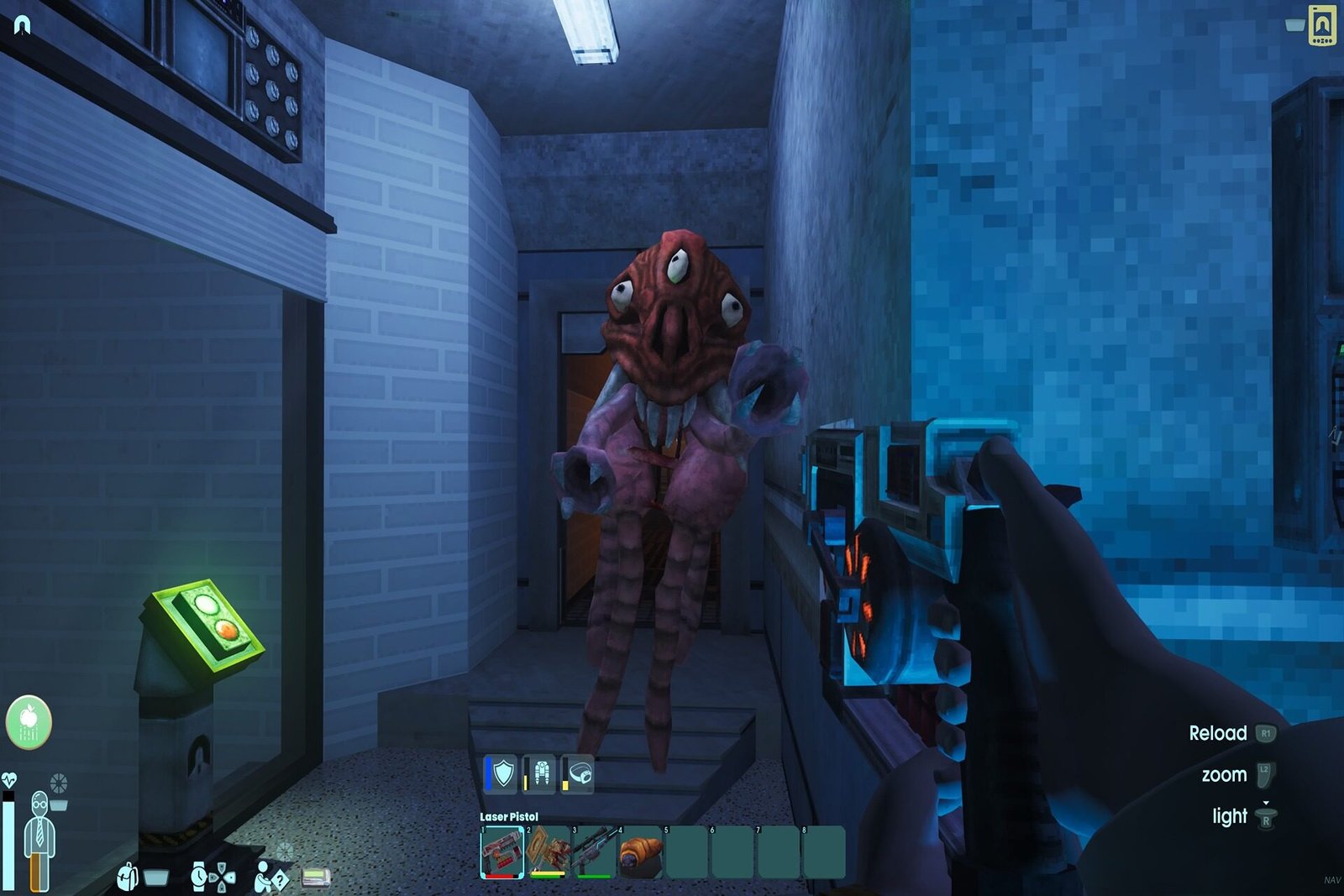Click the ring trinket equipment icon
The image size is (1344, 896).
pyautogui.click(x=579, y=773)
